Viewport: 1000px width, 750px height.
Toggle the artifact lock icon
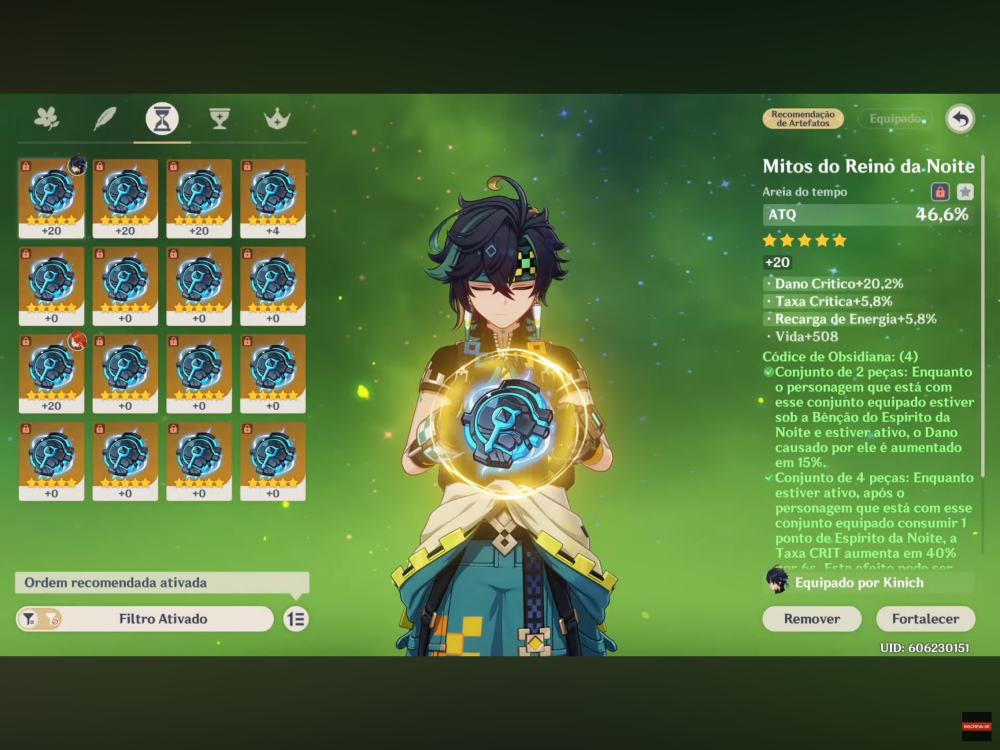coord(940,192)
